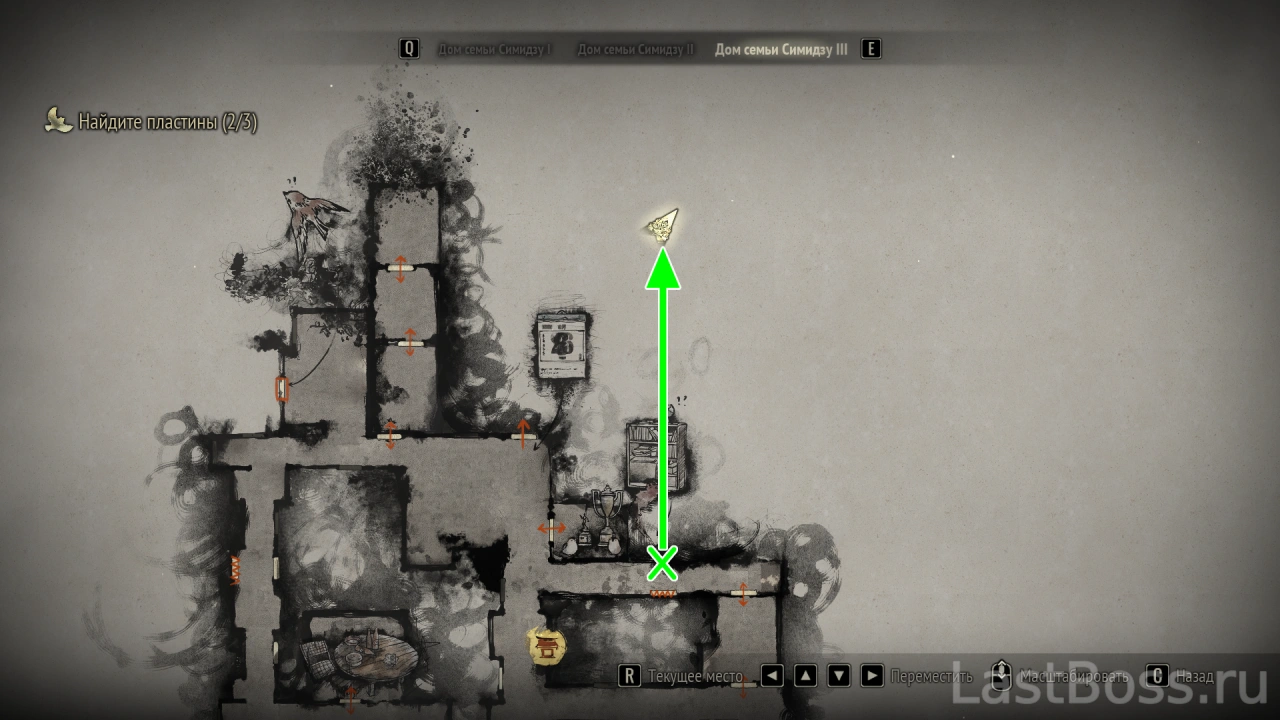Click the bird drawing marker on the map
Screen dimensions: 1280x720
(x=314, y=216)
